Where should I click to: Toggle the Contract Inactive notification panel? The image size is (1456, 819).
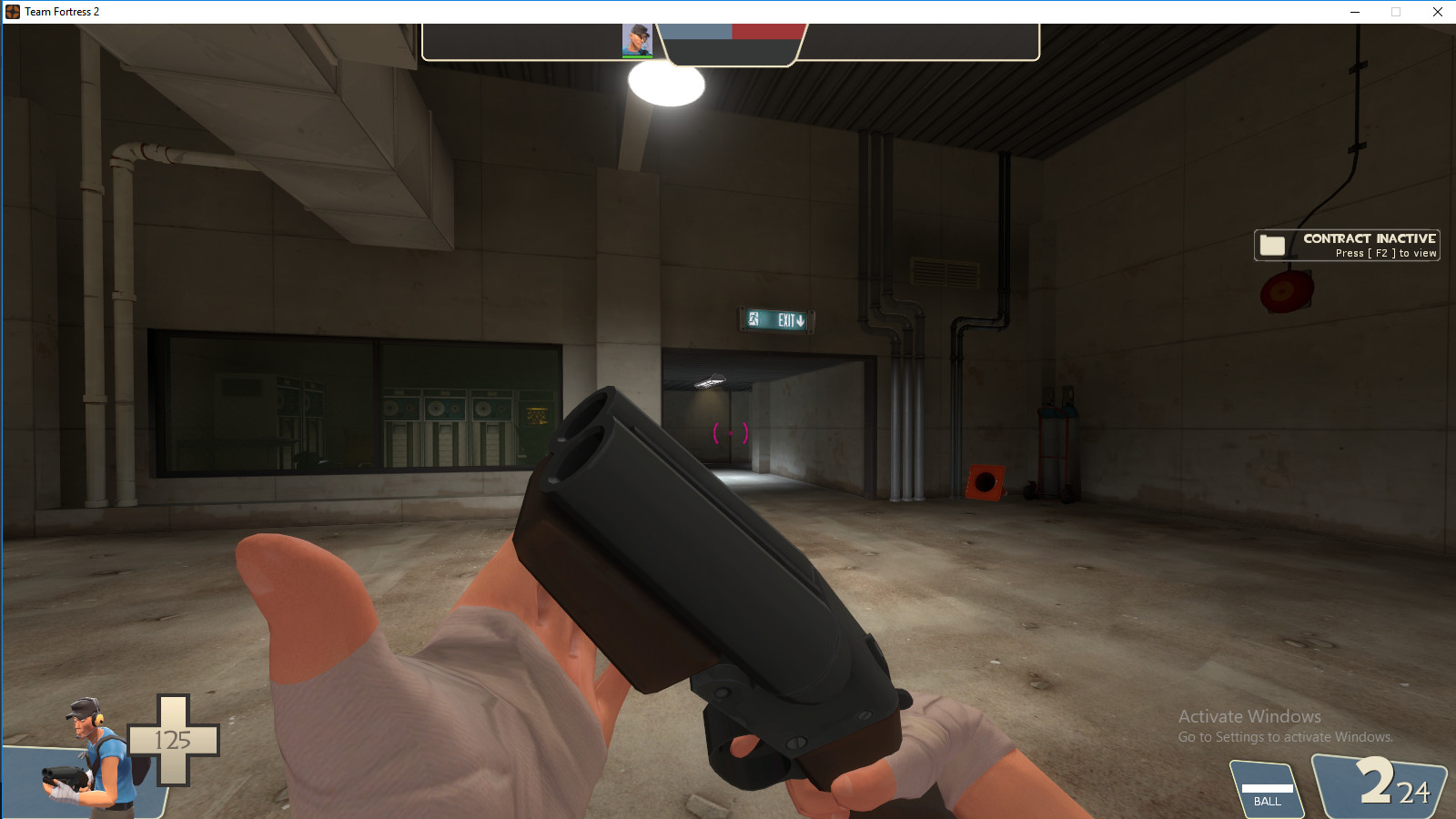tap(1347, 244)
